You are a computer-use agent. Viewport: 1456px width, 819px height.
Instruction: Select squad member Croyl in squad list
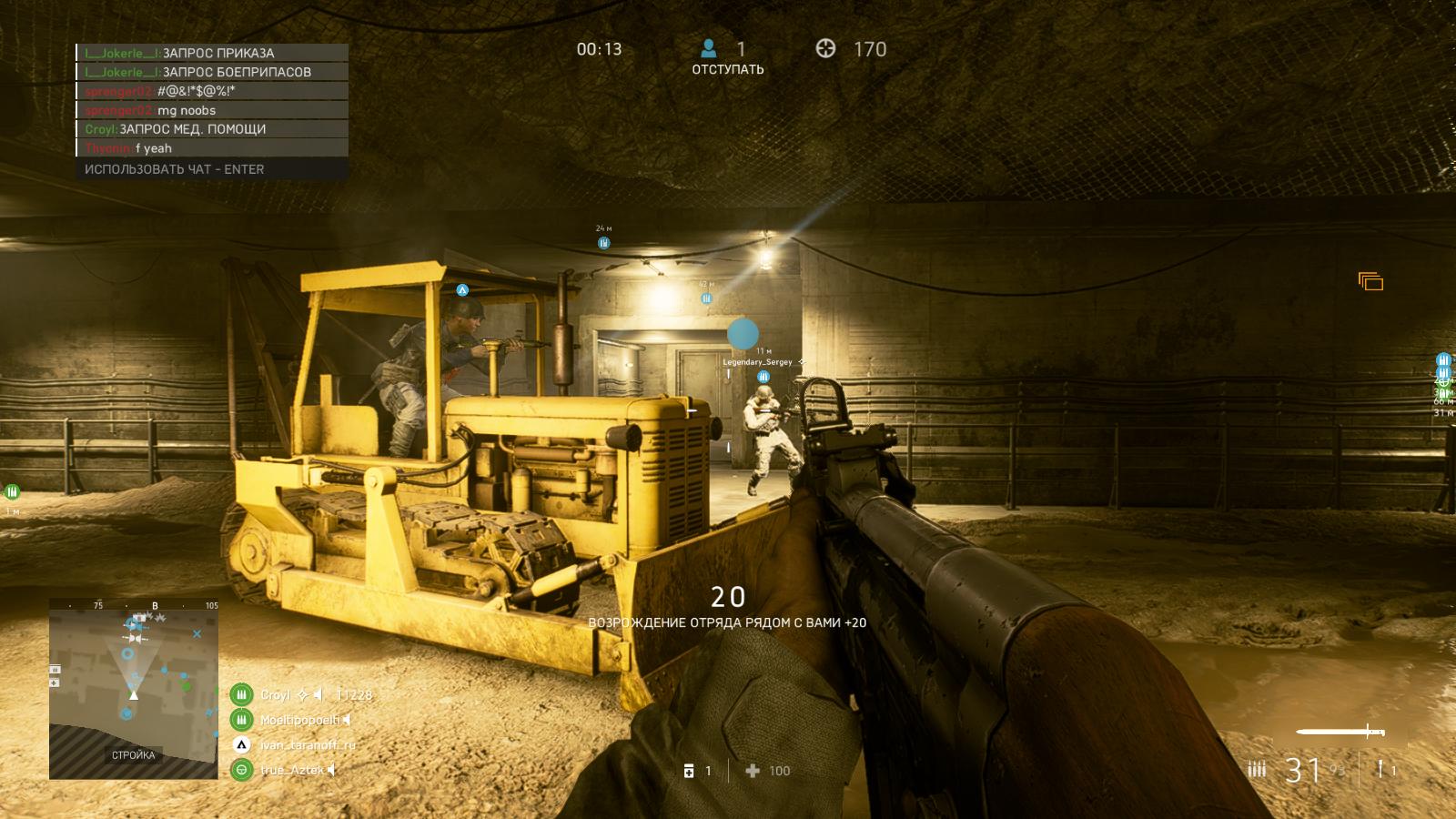[275, 695]
